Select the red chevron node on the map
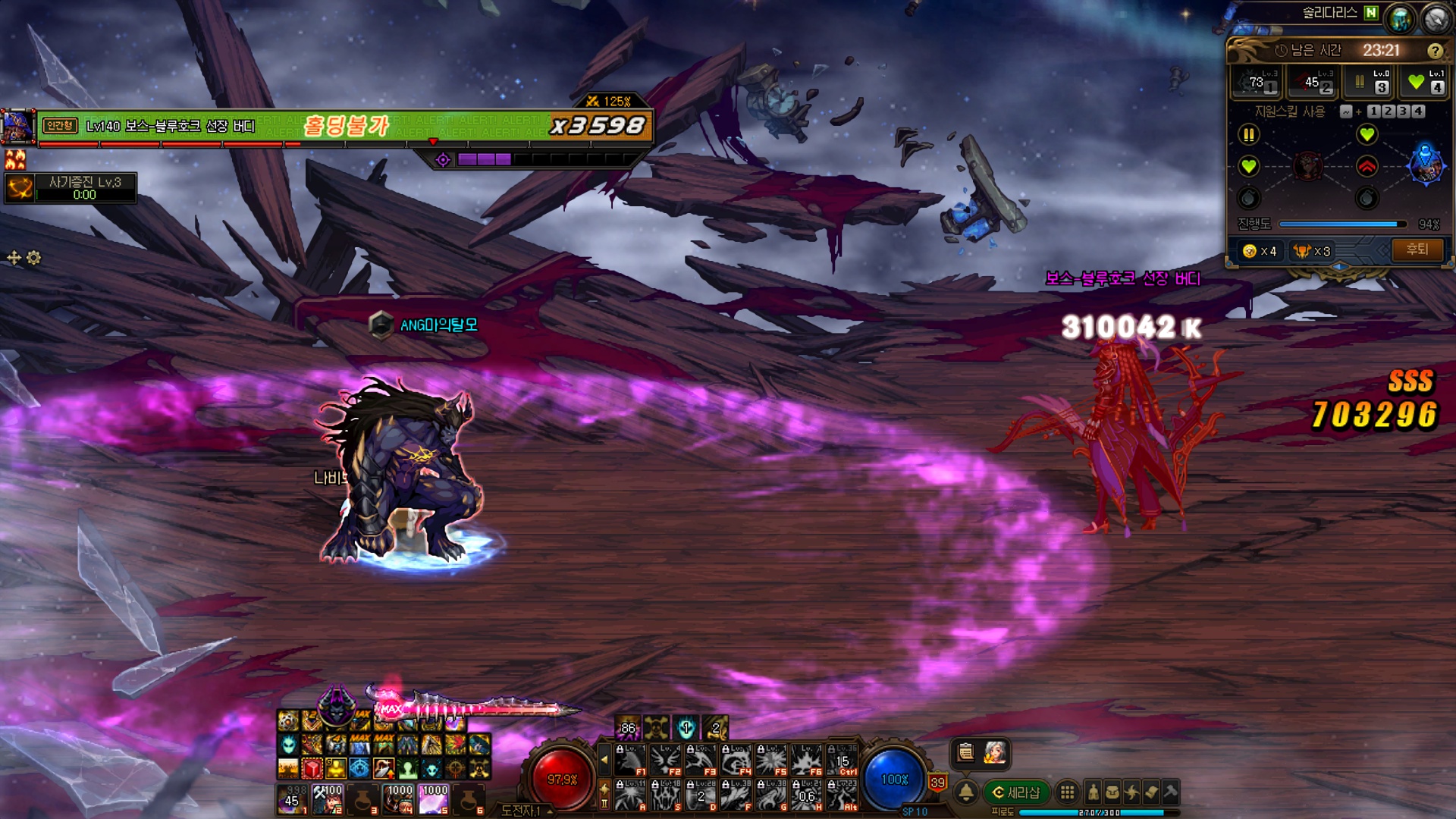Viewport: 1456px width, 819px height. tap(1367, 166)
